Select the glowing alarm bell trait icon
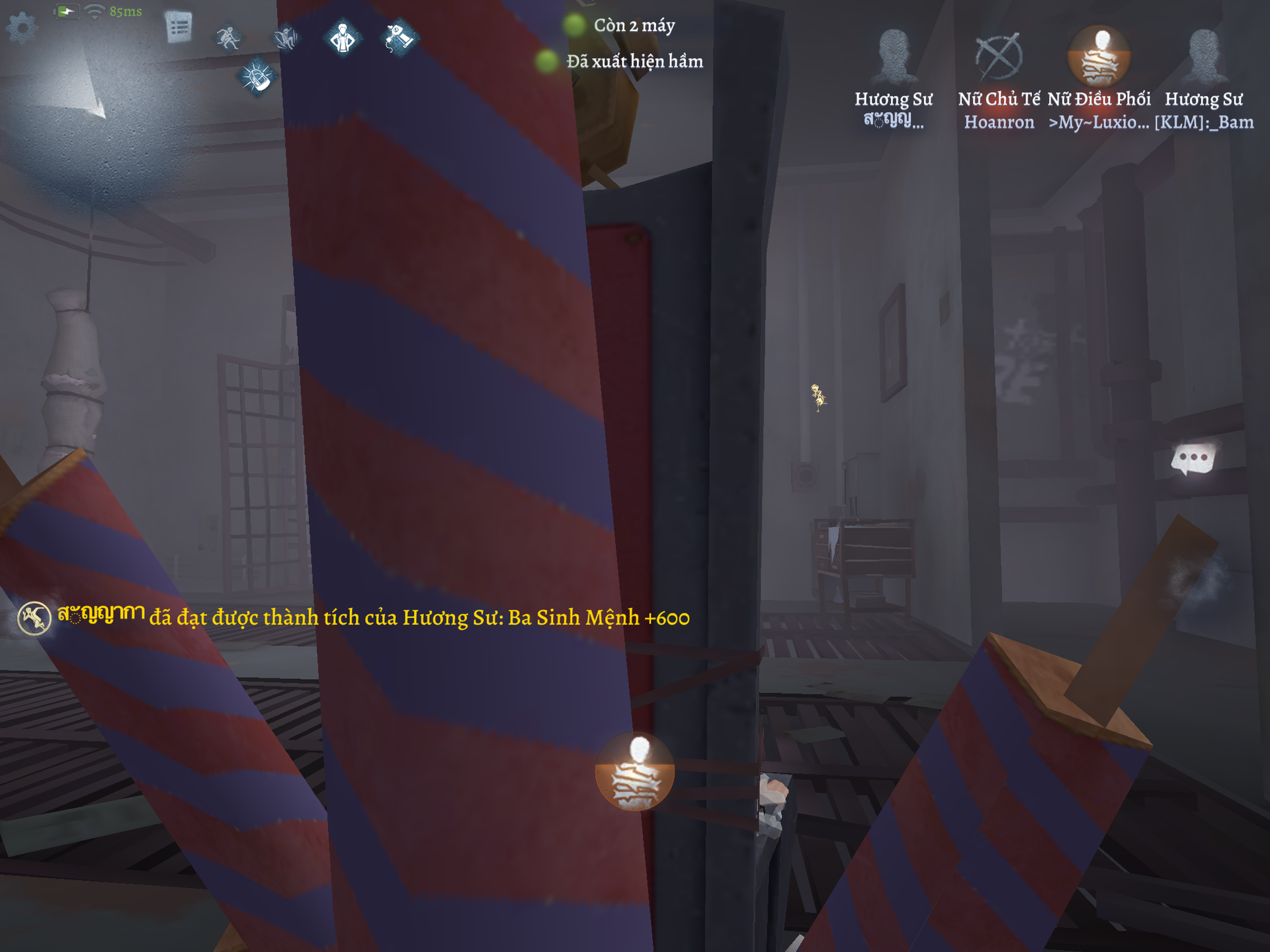 pyautogui.click(x=257, y=78)
